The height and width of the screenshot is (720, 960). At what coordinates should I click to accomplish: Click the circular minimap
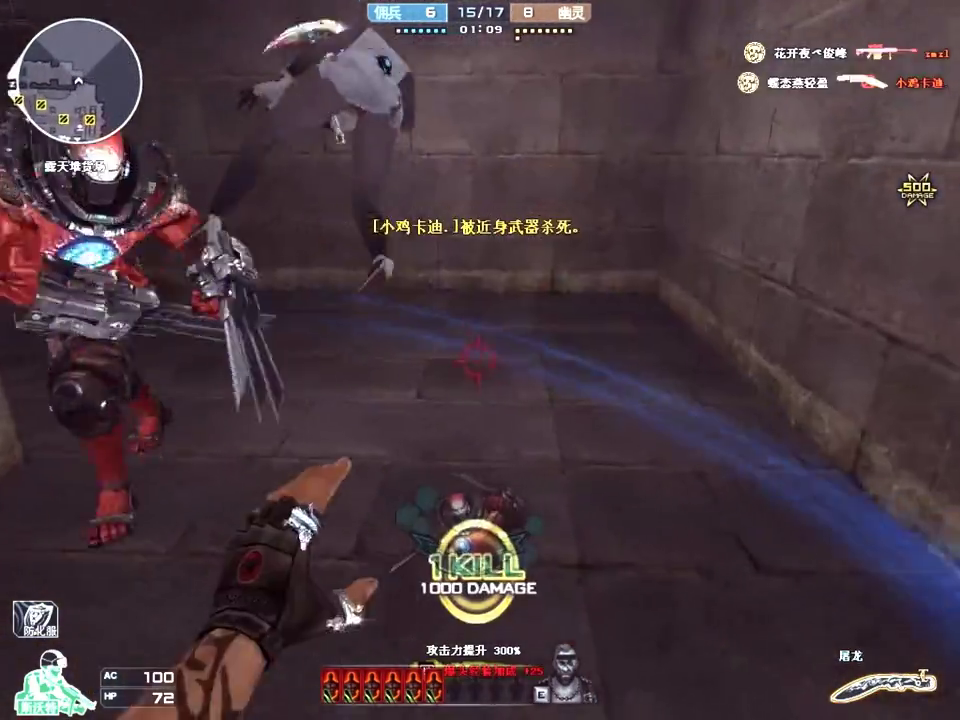[80, 80]
